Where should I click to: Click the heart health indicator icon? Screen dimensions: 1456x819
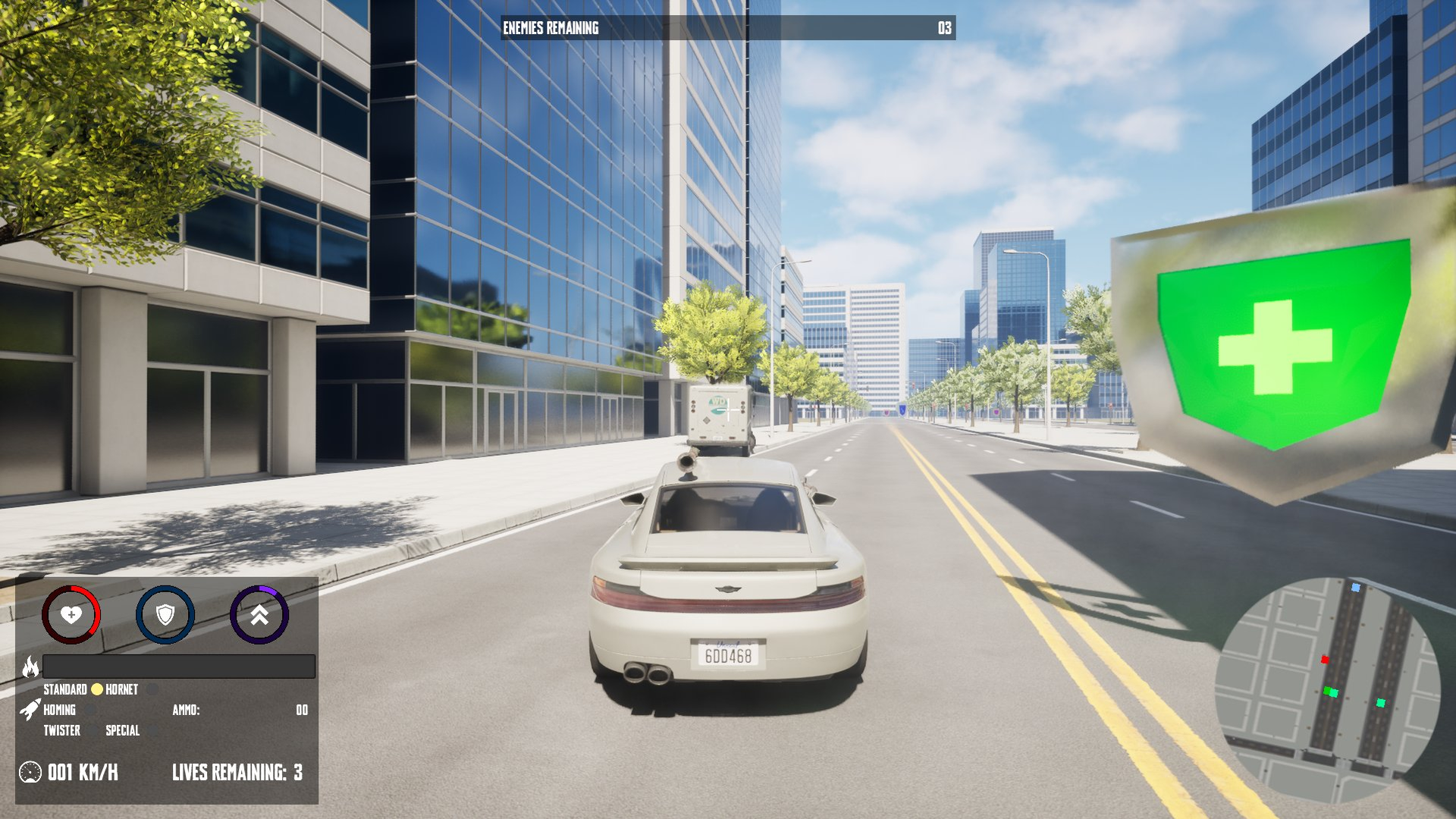[x=71, y=615]
